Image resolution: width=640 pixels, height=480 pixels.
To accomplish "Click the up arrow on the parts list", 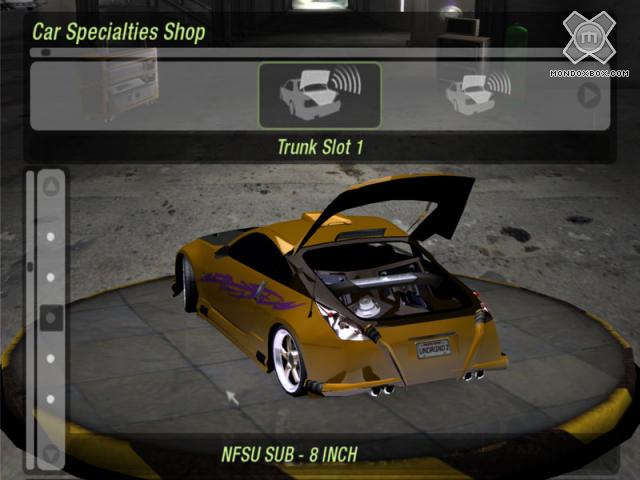I will [51, 186].
